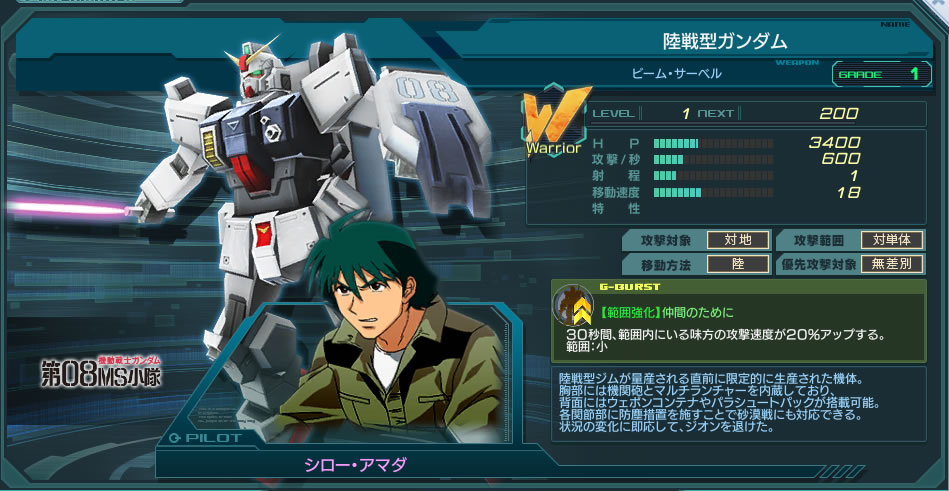Click the 08th MS Team series logo
The width and height of the screenshot is (949, 491).
tap(100, 371)
